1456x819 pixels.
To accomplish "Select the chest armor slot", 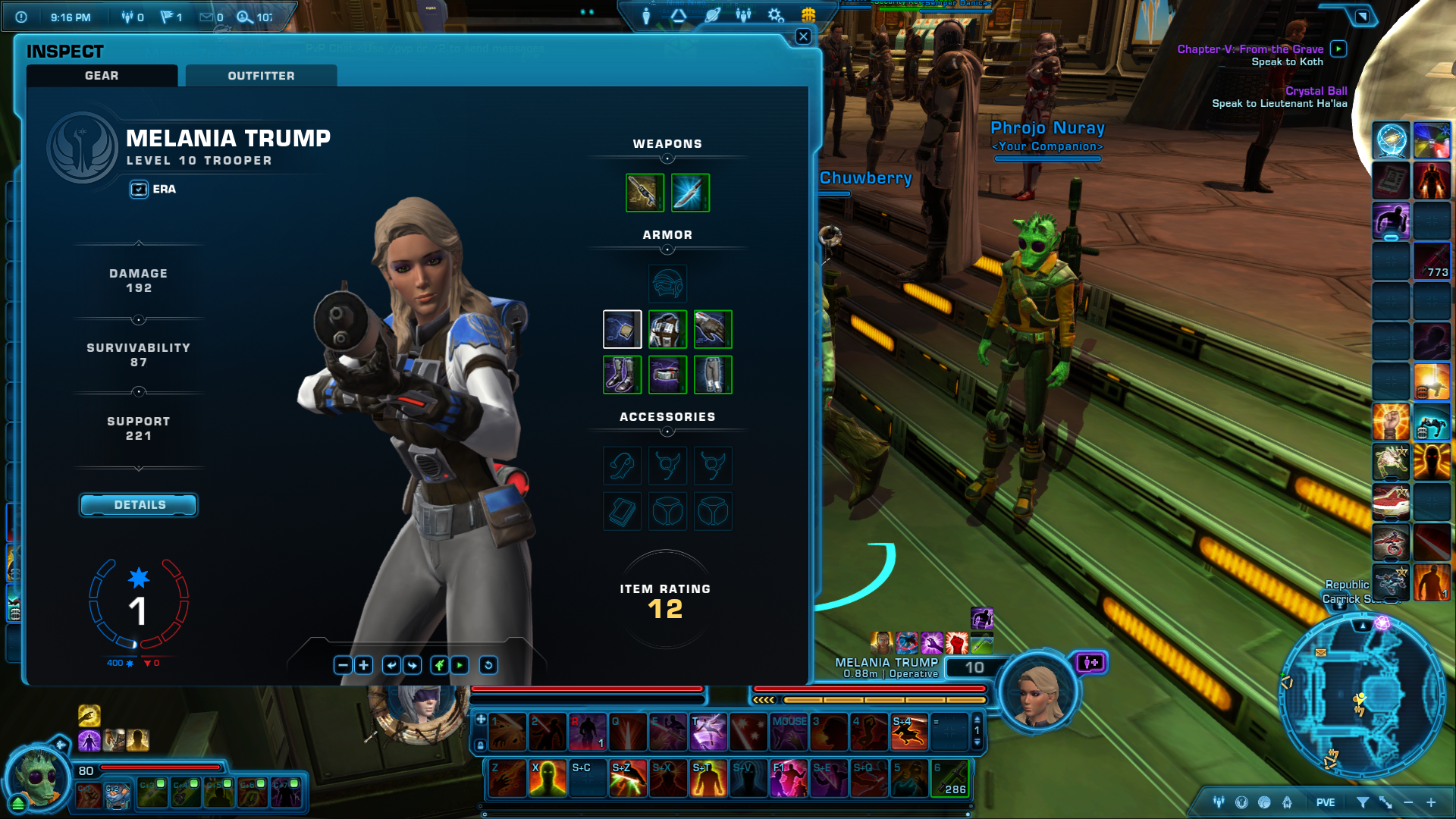I will 667,329.
